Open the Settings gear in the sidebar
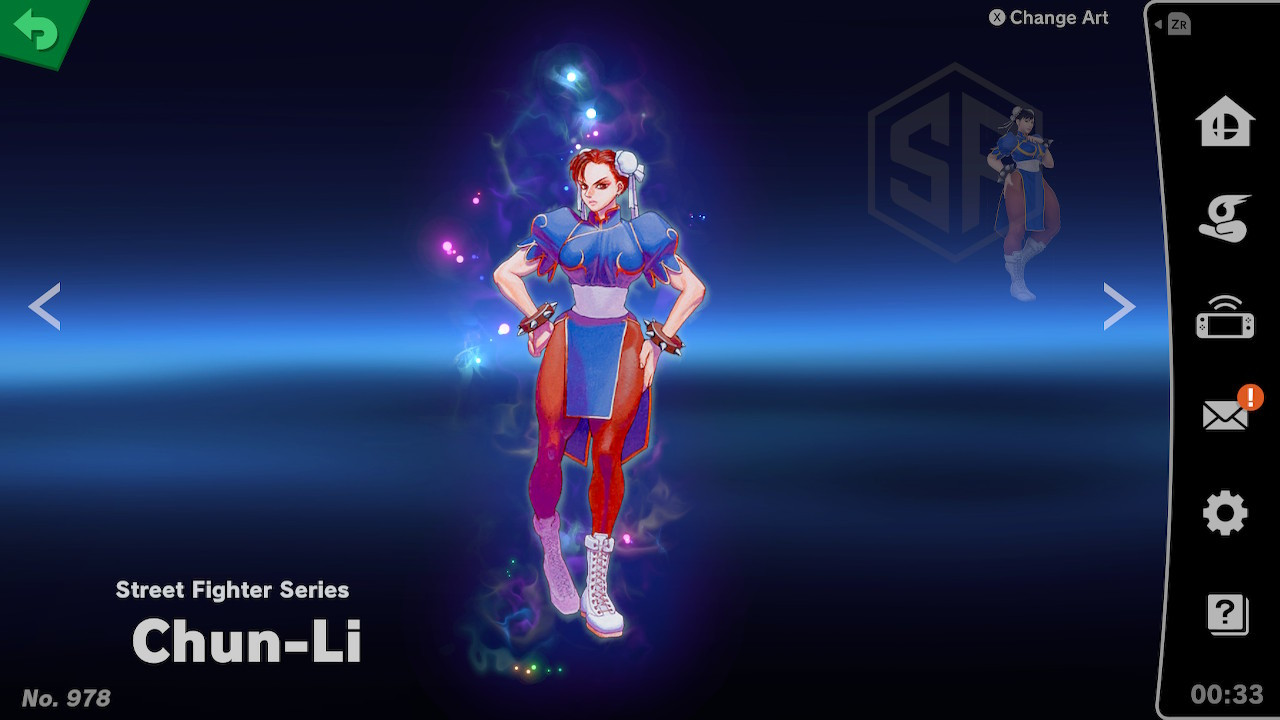This screenshot has width=1280, height=720. (x=1225, y=514)
